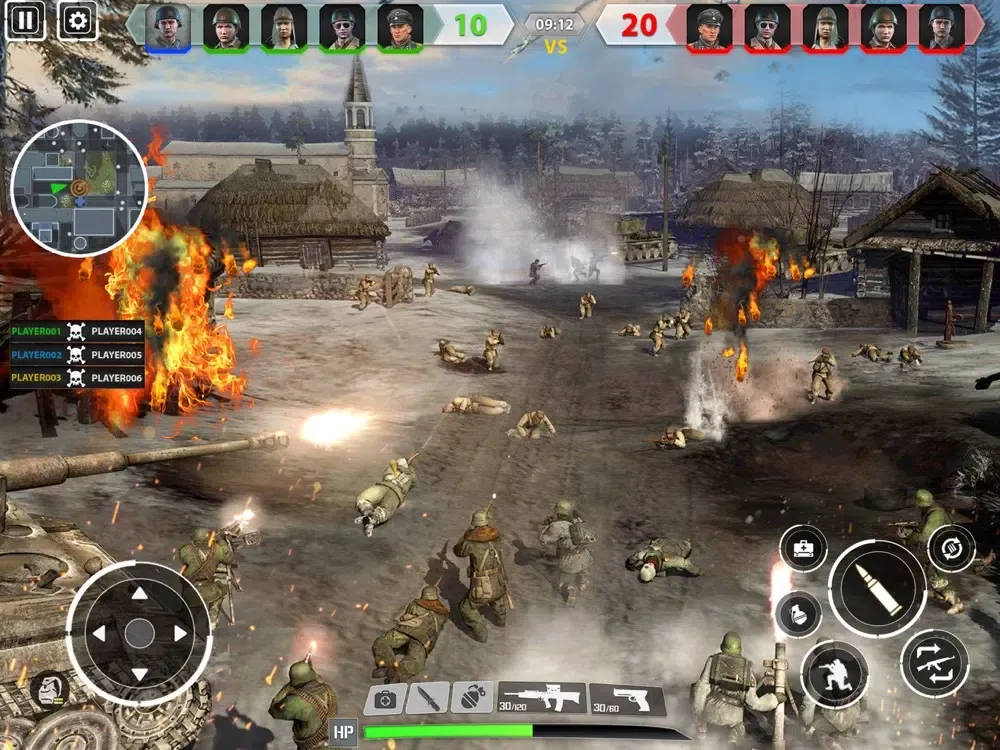Reload using the circular arrows magazine button
This screenshot has height=750, width=1000.
point(951,548)
